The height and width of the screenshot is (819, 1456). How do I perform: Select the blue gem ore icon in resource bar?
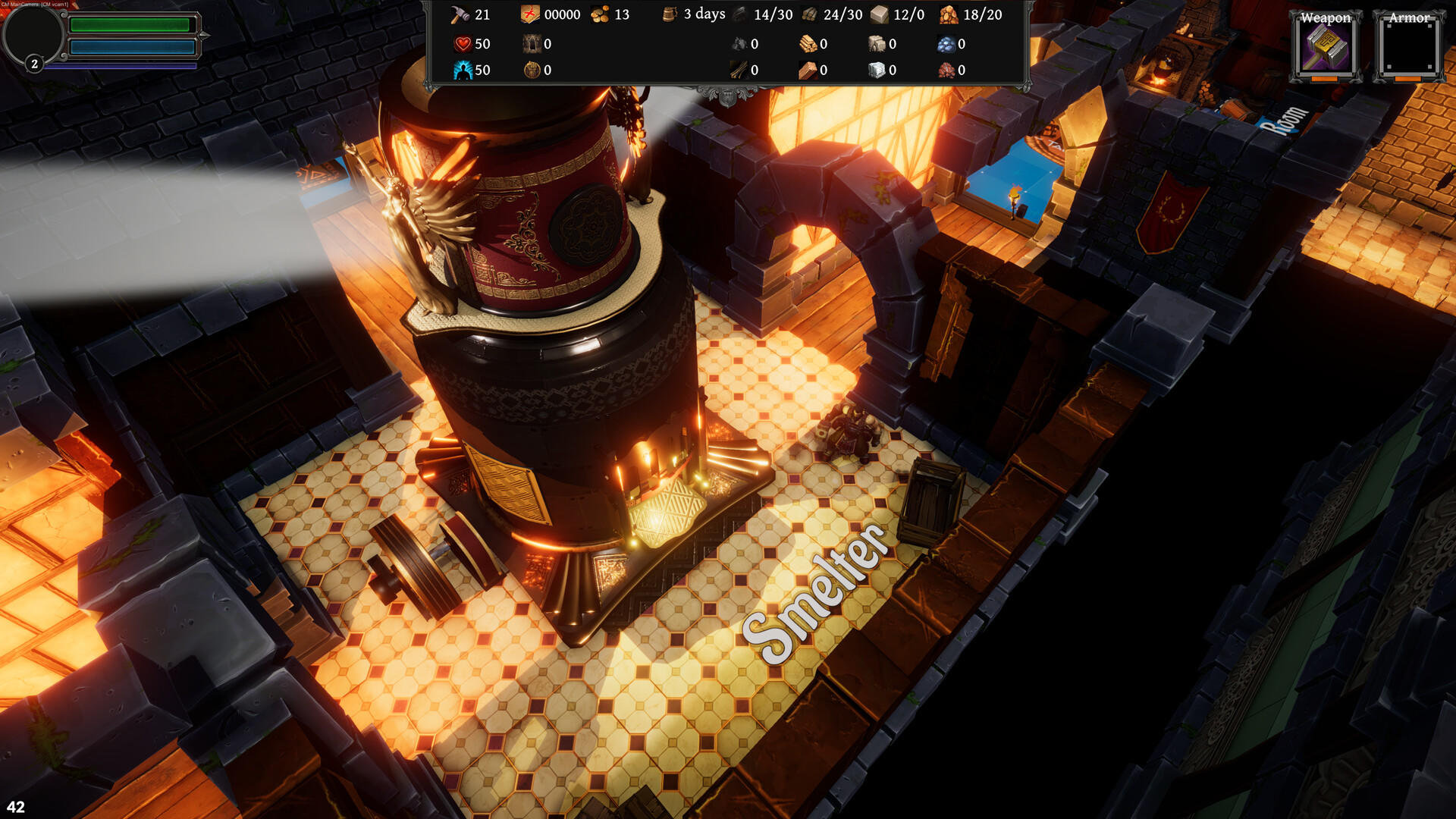pos(946,44)
